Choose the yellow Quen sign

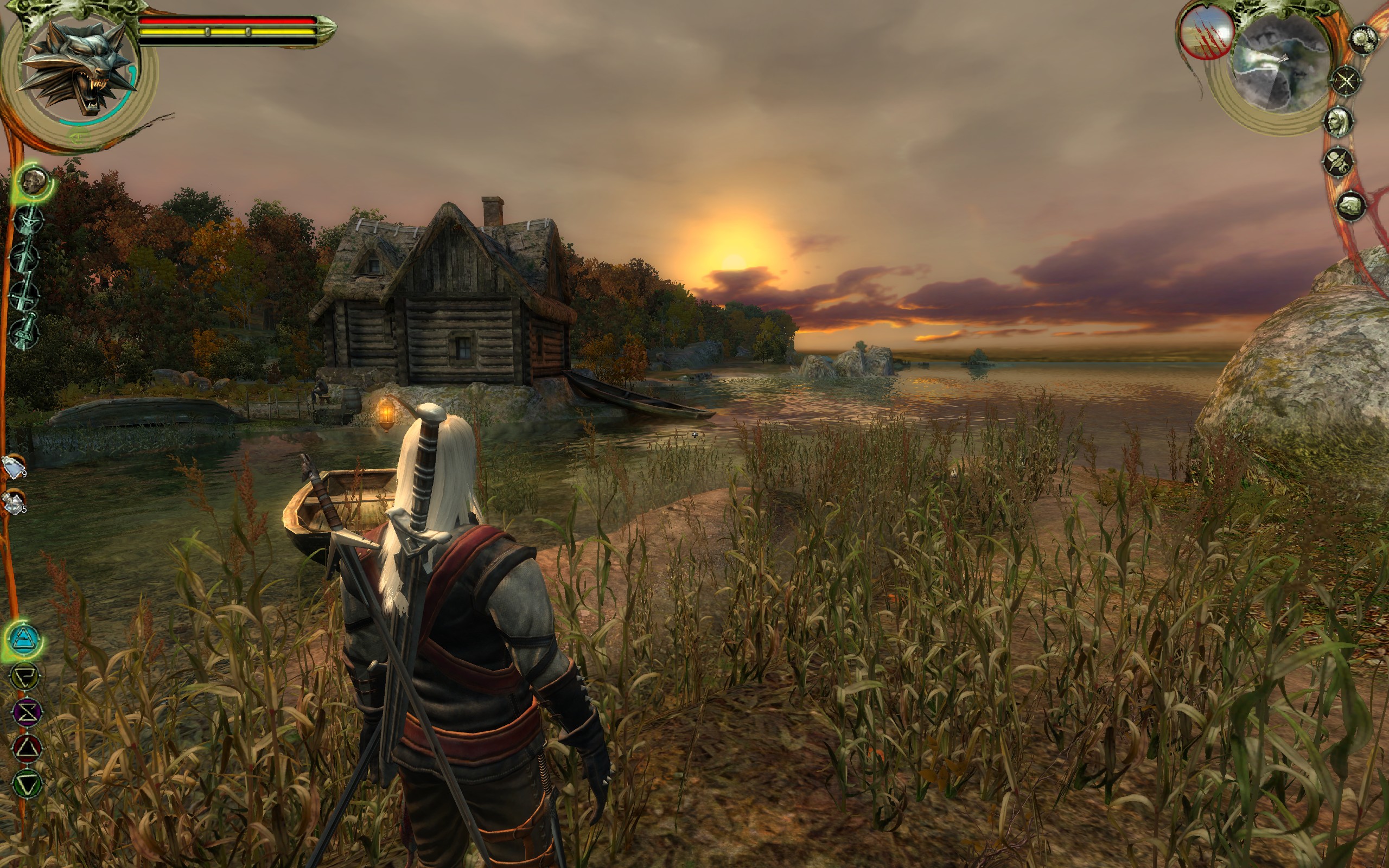[x=26, y=676]
